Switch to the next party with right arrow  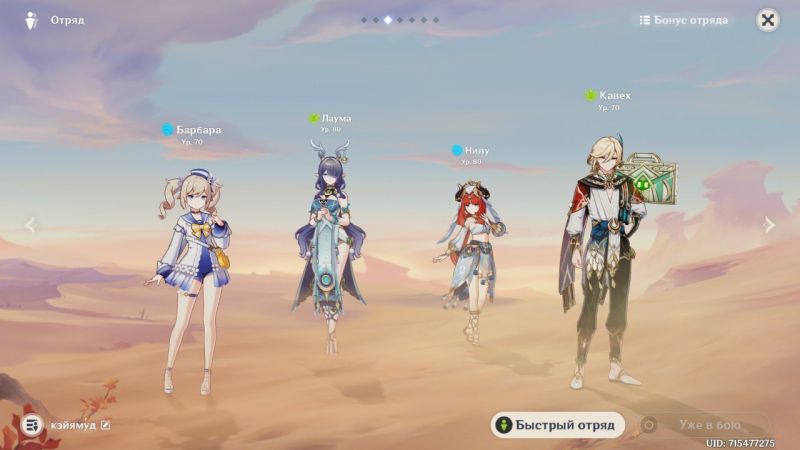769,225
